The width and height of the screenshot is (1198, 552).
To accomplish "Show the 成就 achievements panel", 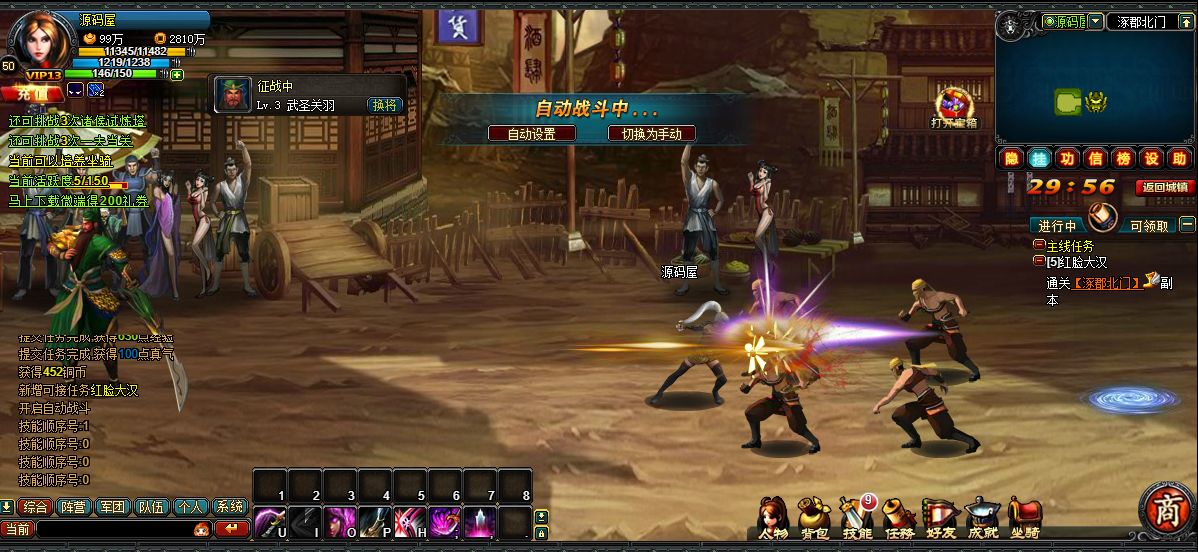I will click(x=982, y=516).
